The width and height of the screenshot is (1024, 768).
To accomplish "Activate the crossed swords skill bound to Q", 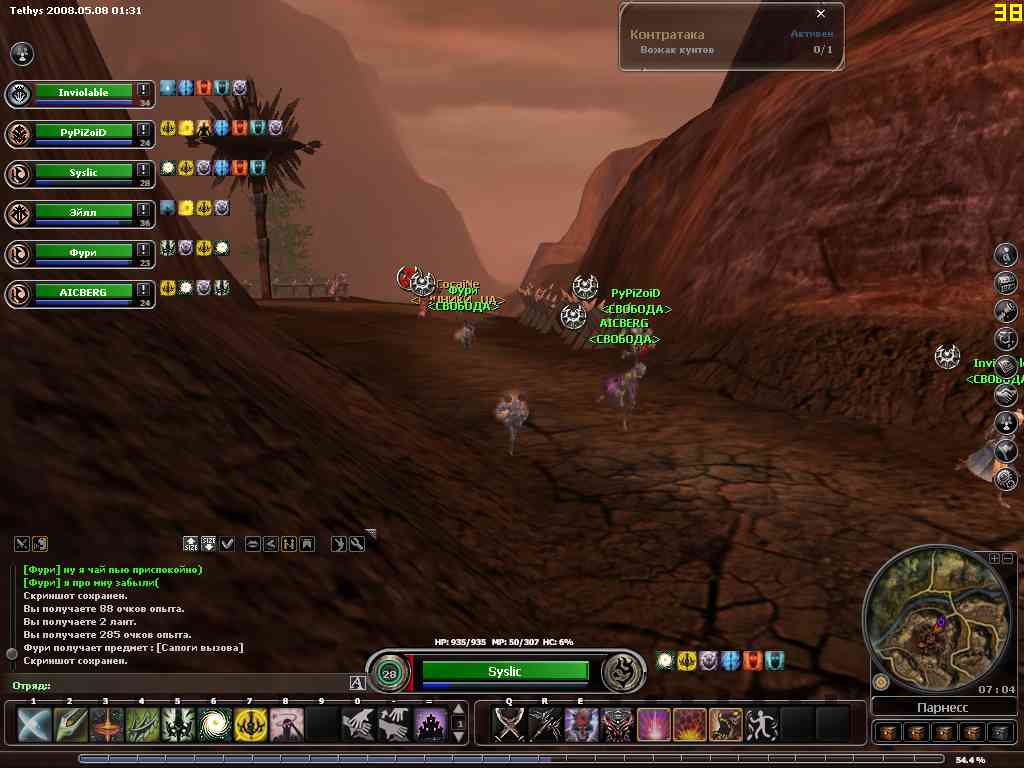I will (510, 724).
